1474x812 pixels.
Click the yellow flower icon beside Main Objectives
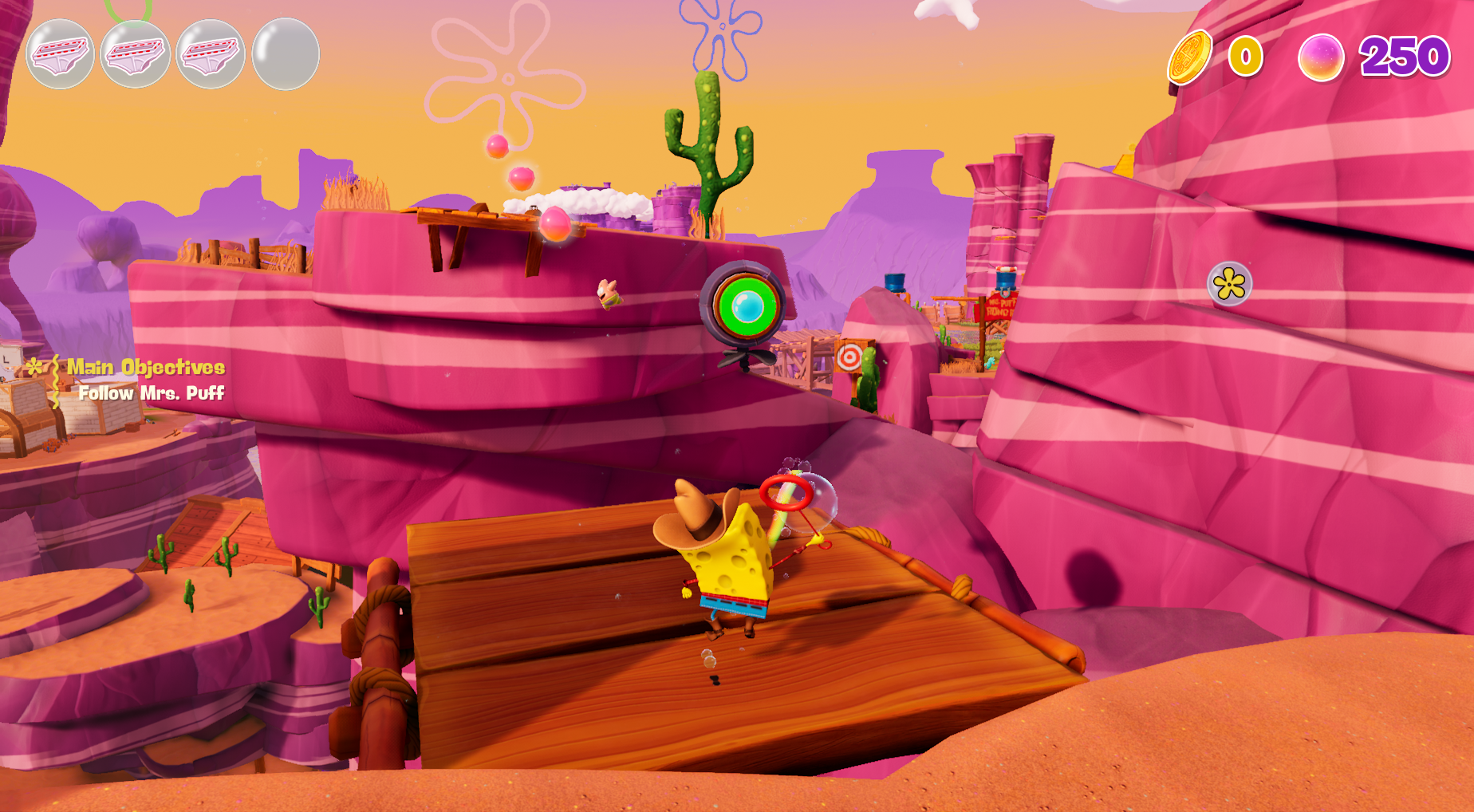coord(35,368)
